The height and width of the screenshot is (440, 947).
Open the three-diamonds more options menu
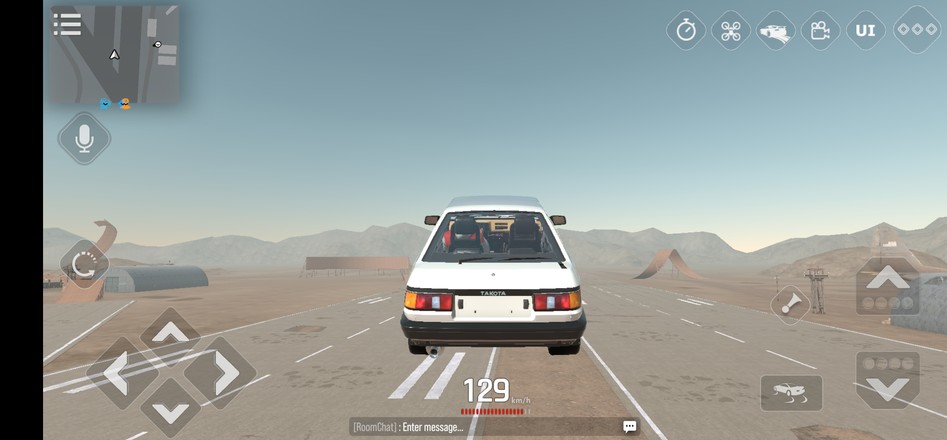[916, 30]
